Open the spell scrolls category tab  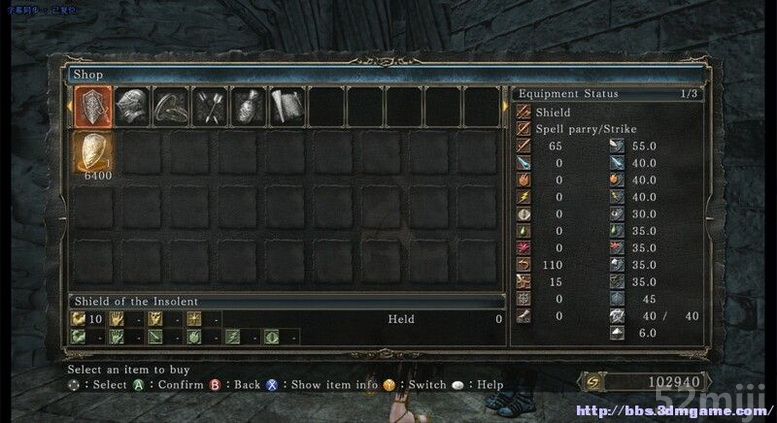tap(287, 106)
